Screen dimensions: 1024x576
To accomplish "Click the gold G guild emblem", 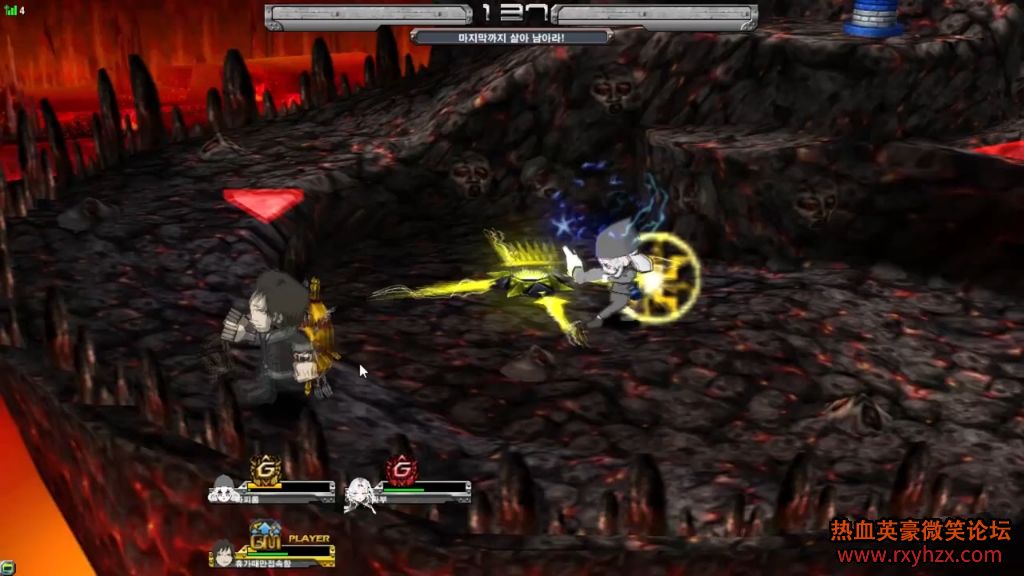I will 265,468.
